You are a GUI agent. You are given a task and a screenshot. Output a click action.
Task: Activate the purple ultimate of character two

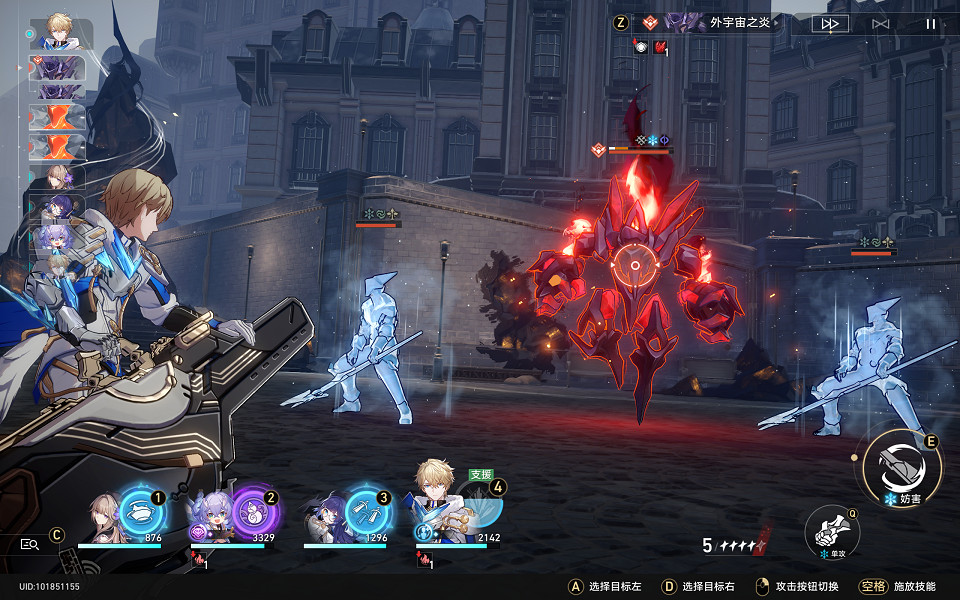tap(252, 511)
